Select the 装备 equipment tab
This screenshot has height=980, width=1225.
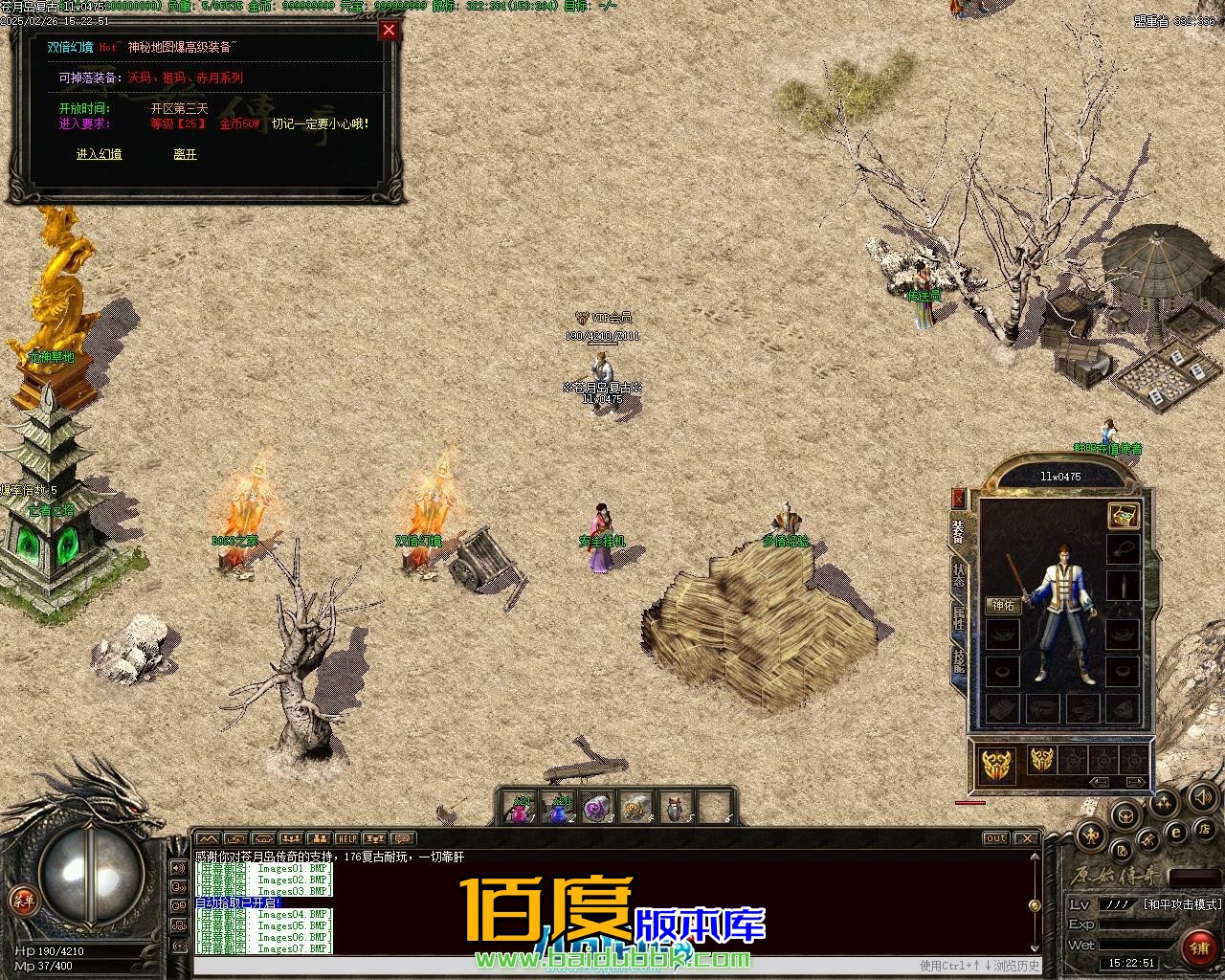(958, 529)
